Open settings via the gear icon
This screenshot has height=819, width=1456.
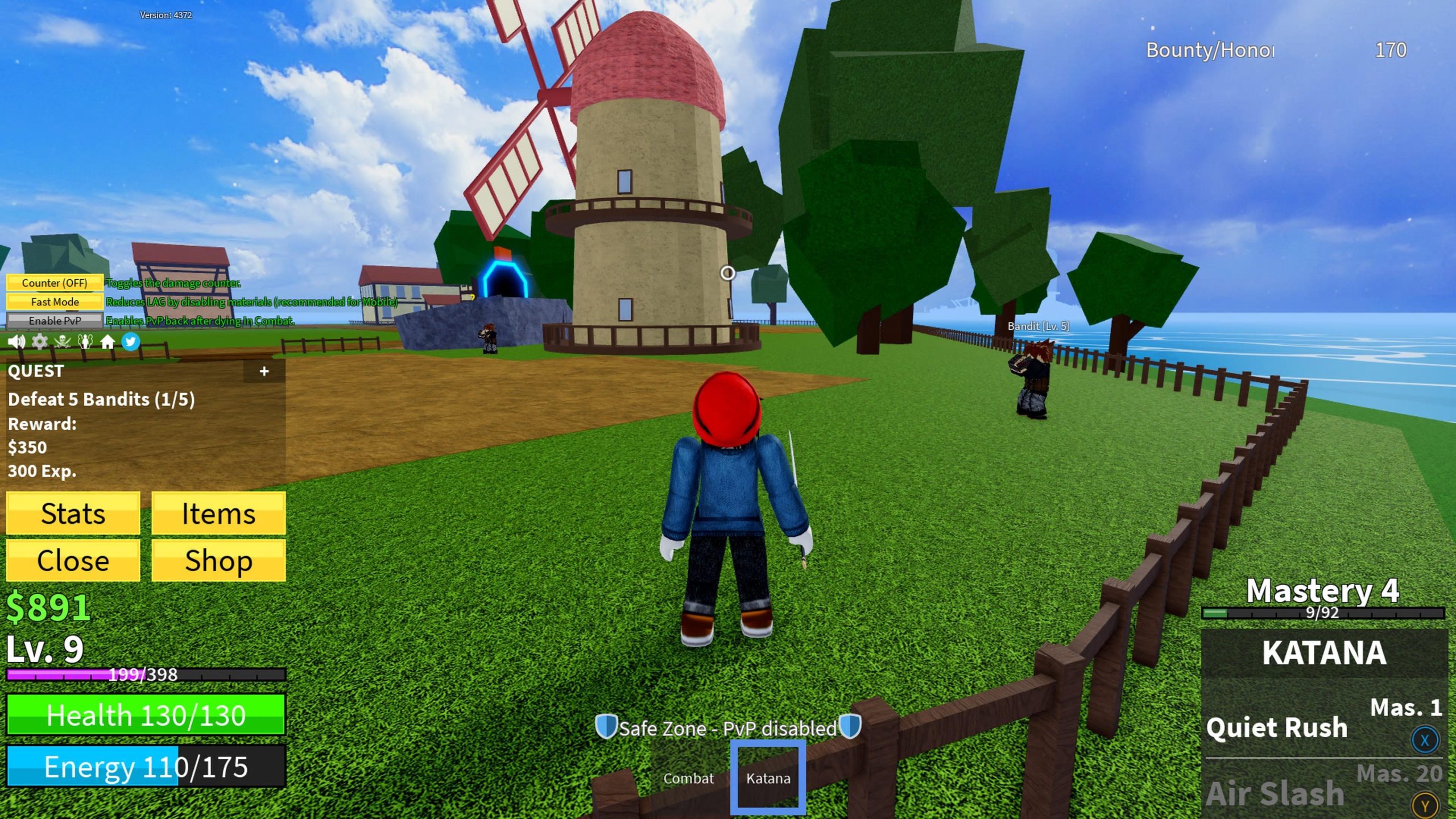click(39, 342)
